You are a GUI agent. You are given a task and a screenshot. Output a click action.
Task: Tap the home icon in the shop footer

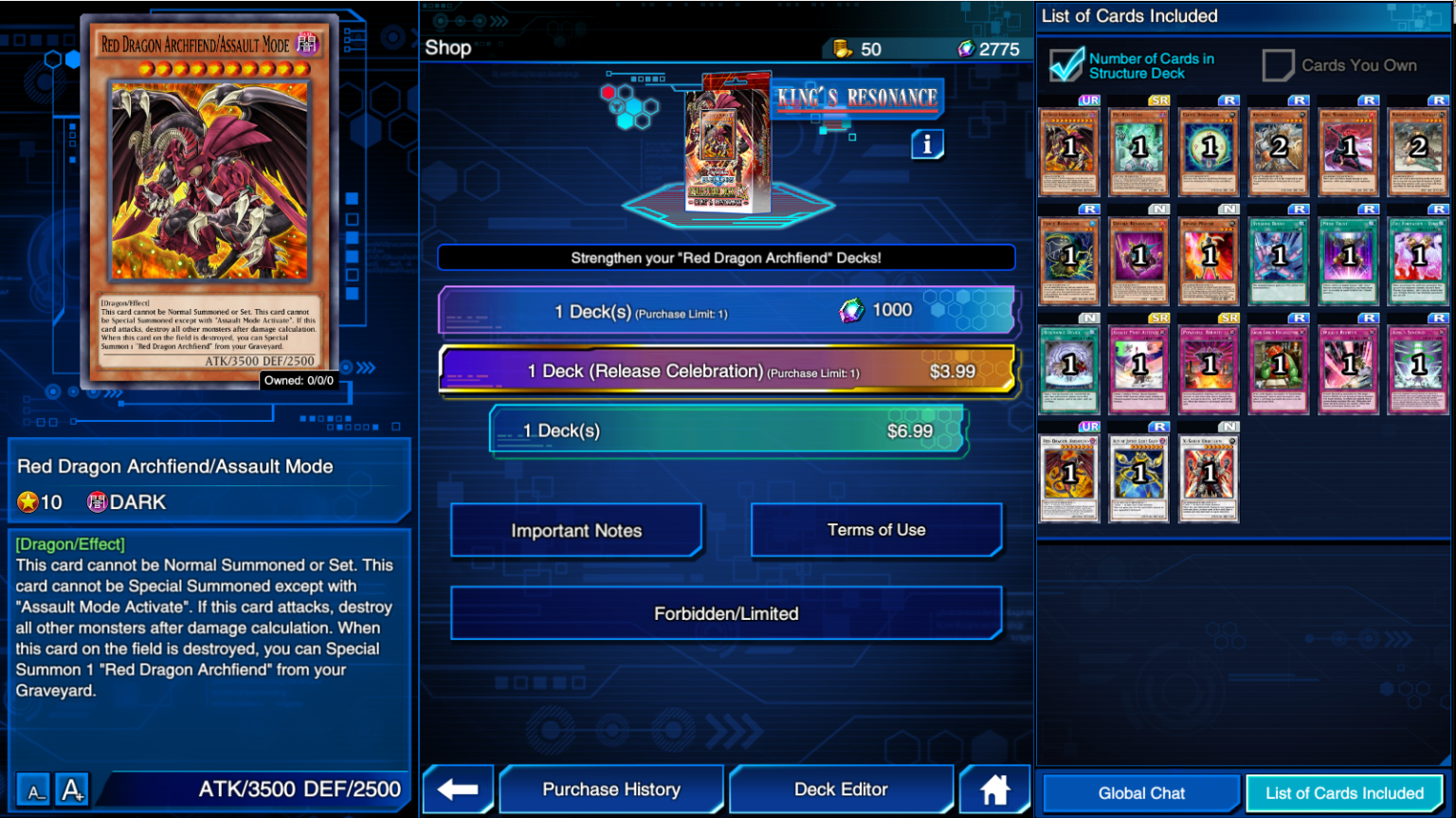(994, 789)
